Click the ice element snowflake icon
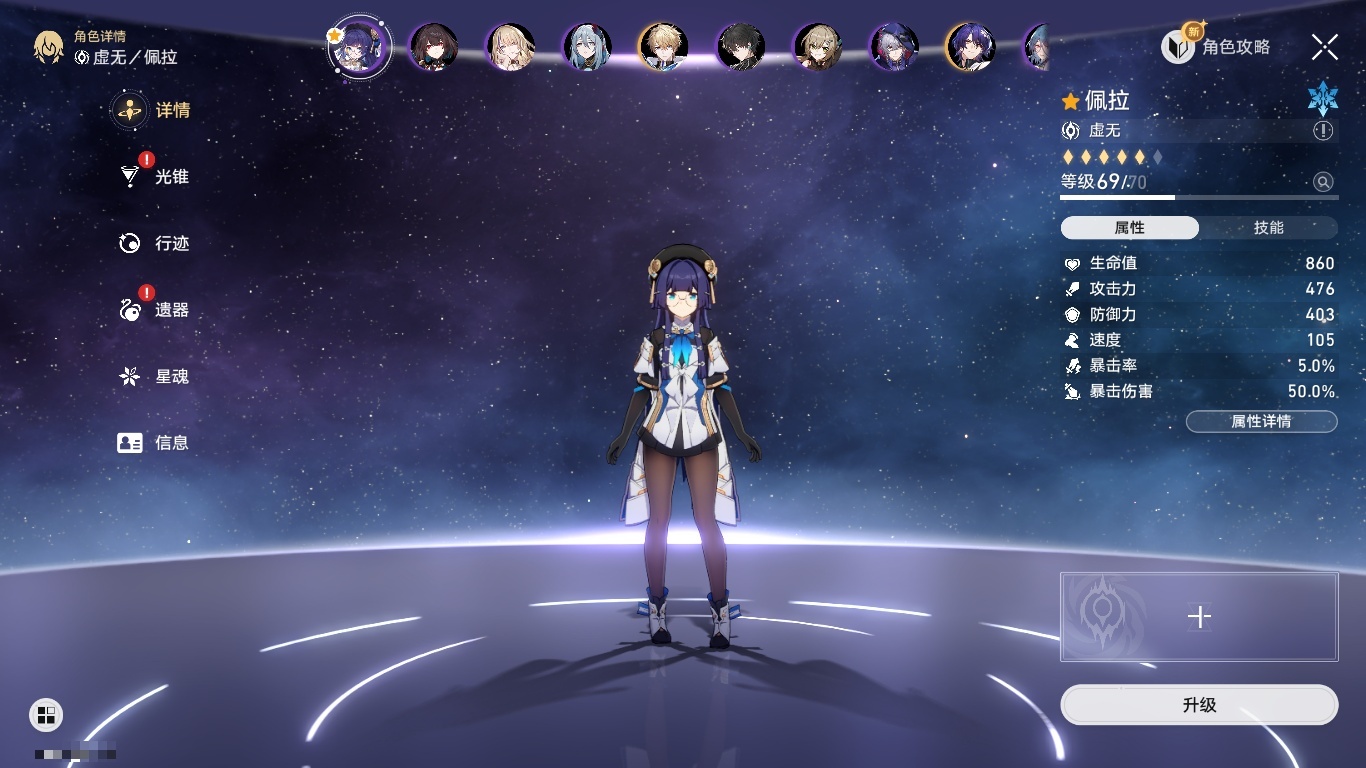This screenshot has width=1366, height=768. point(1322,98)
